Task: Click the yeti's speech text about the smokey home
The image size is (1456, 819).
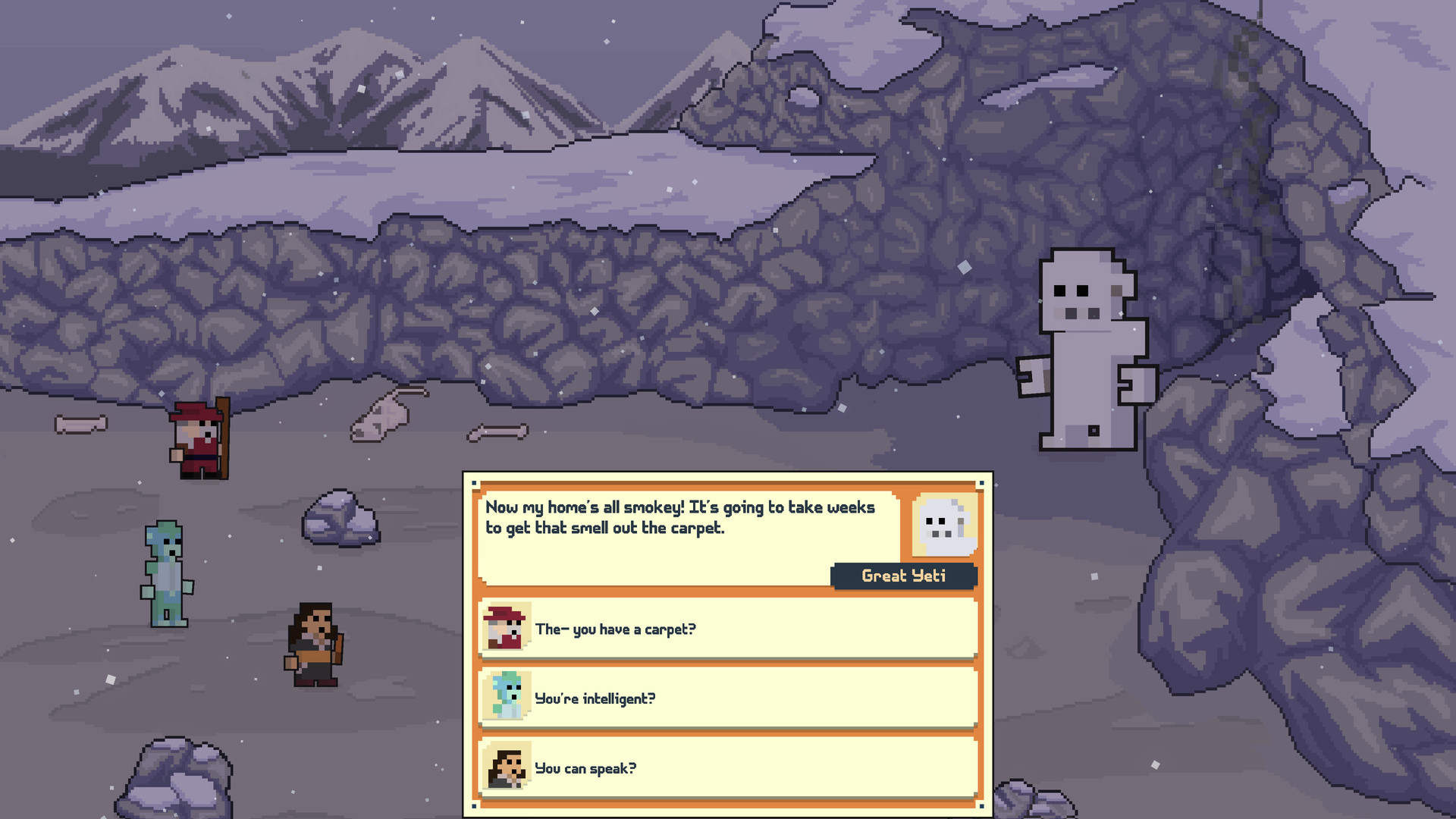Action: click(x=680, y=518)
